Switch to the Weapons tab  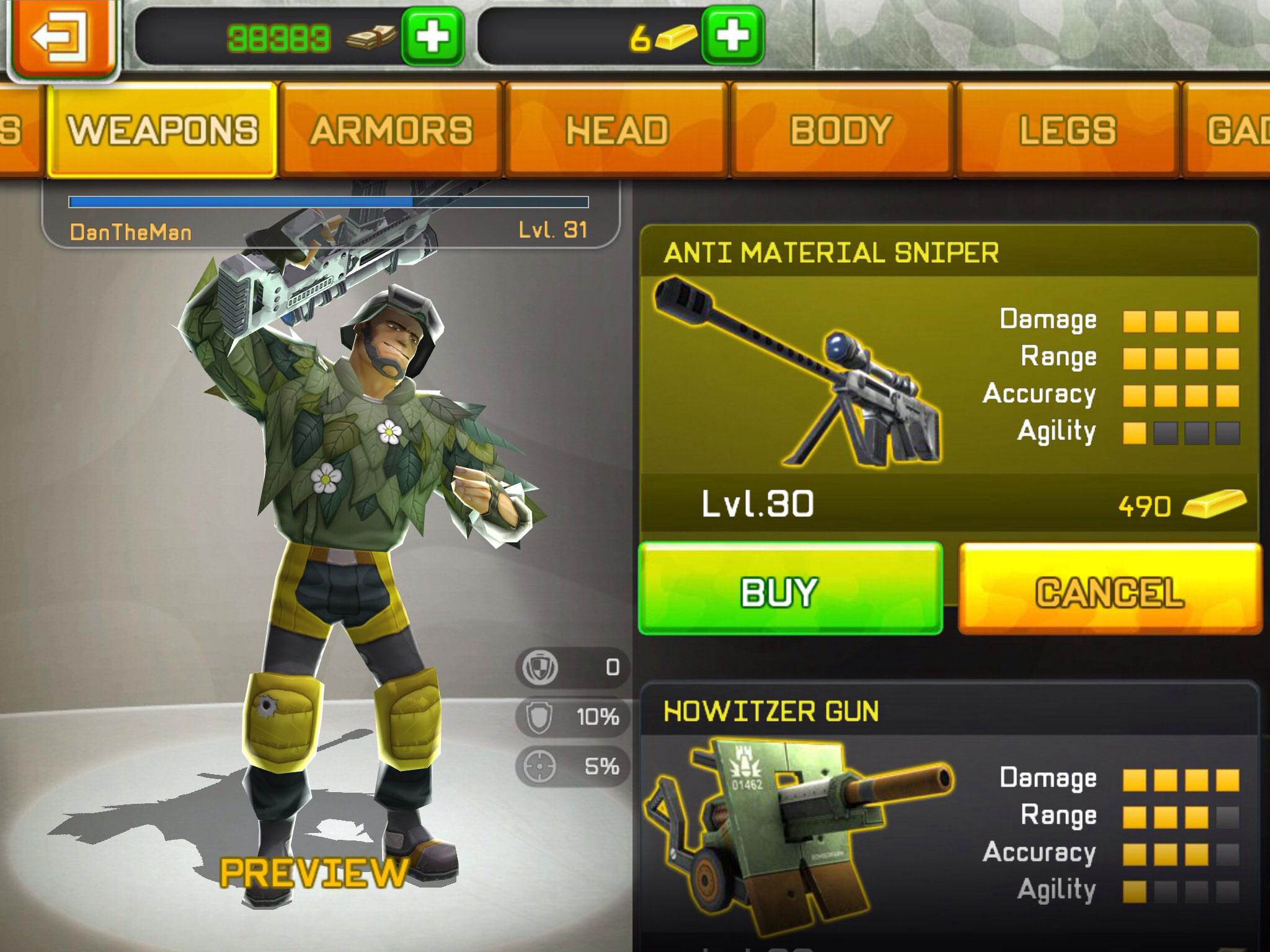click(162, 130)
